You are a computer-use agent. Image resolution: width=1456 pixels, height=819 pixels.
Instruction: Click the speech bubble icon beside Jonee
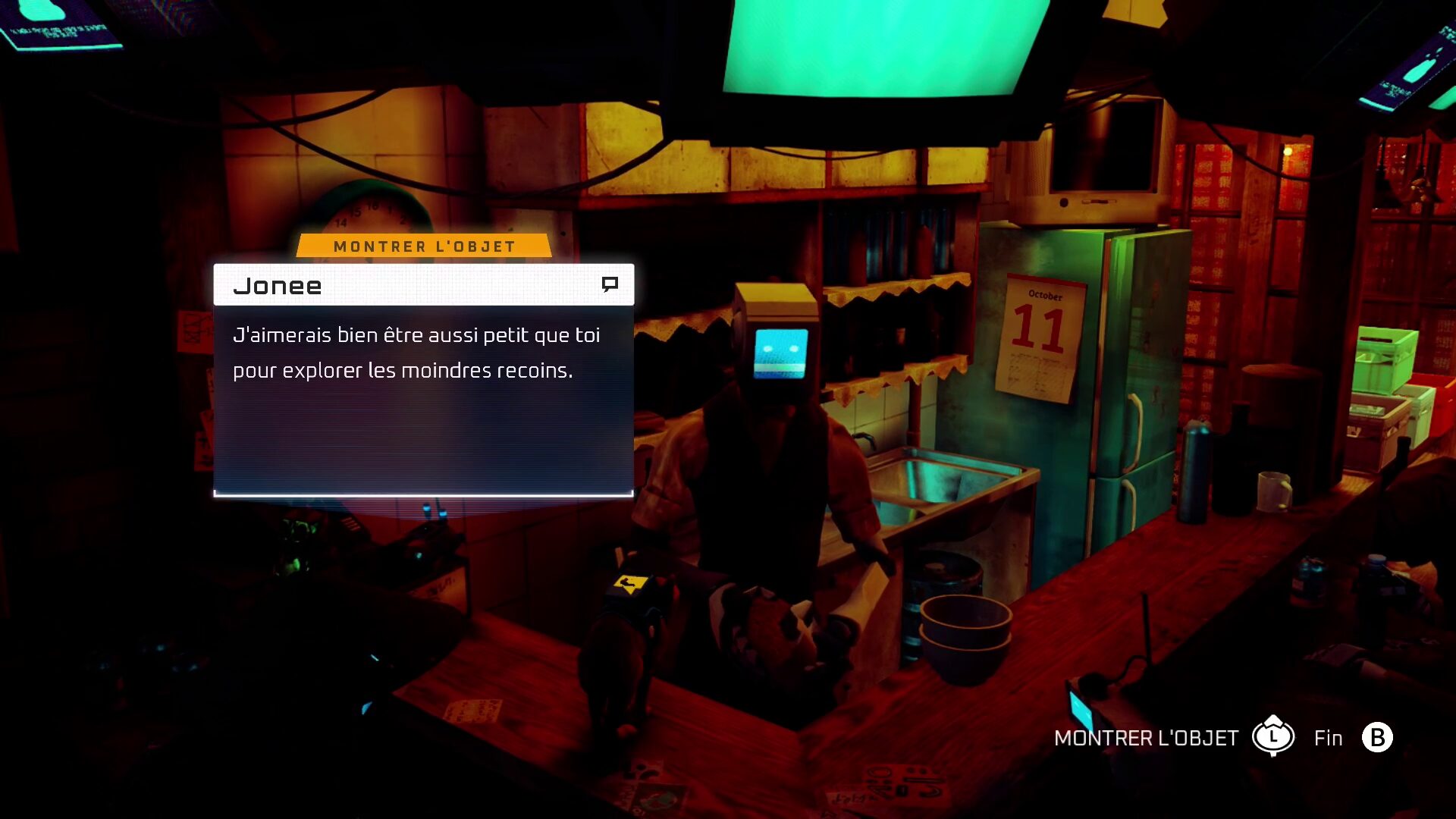click(x=610, y=284)
